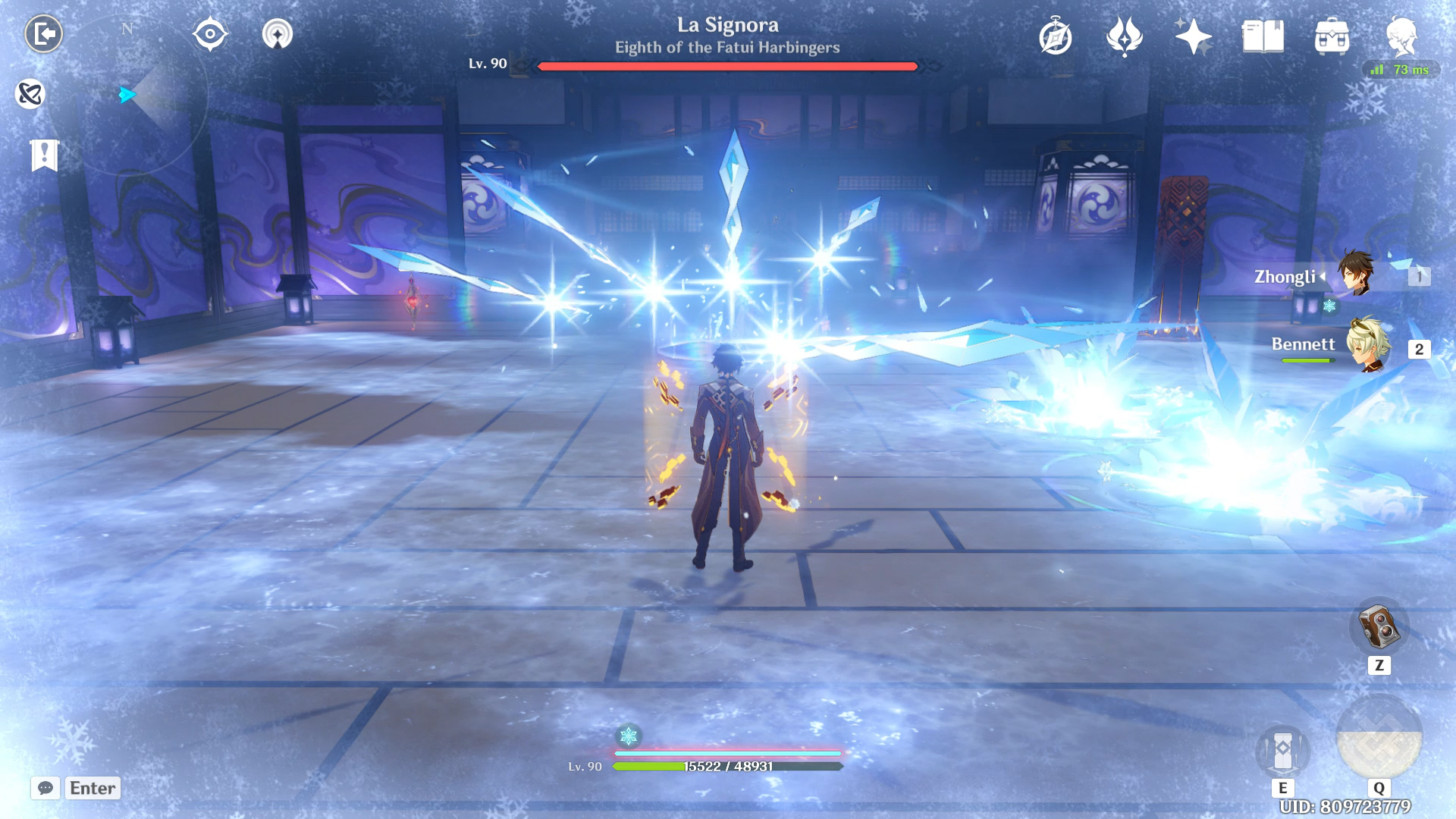Use the camera gadget
This screenshot has width=1456, height=819.
click(x=1379, y=627)
